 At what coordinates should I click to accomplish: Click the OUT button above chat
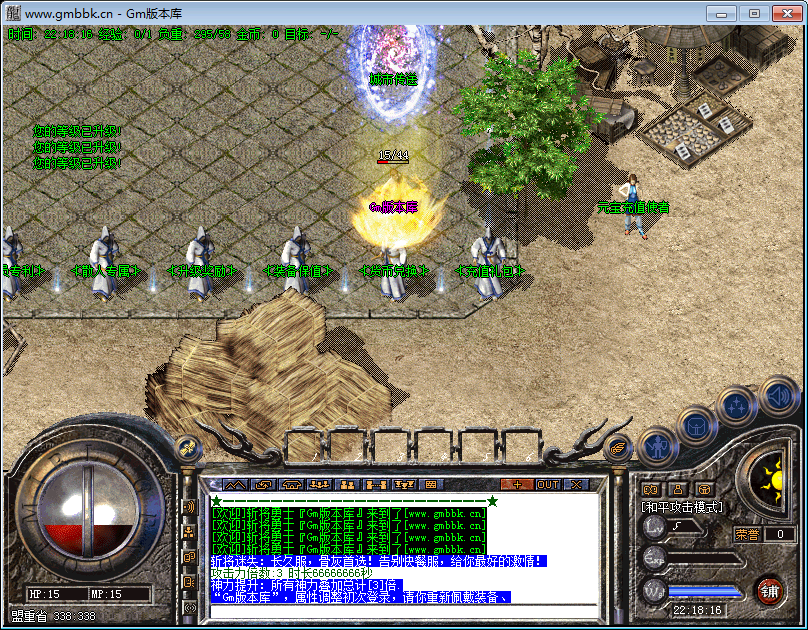548,485
